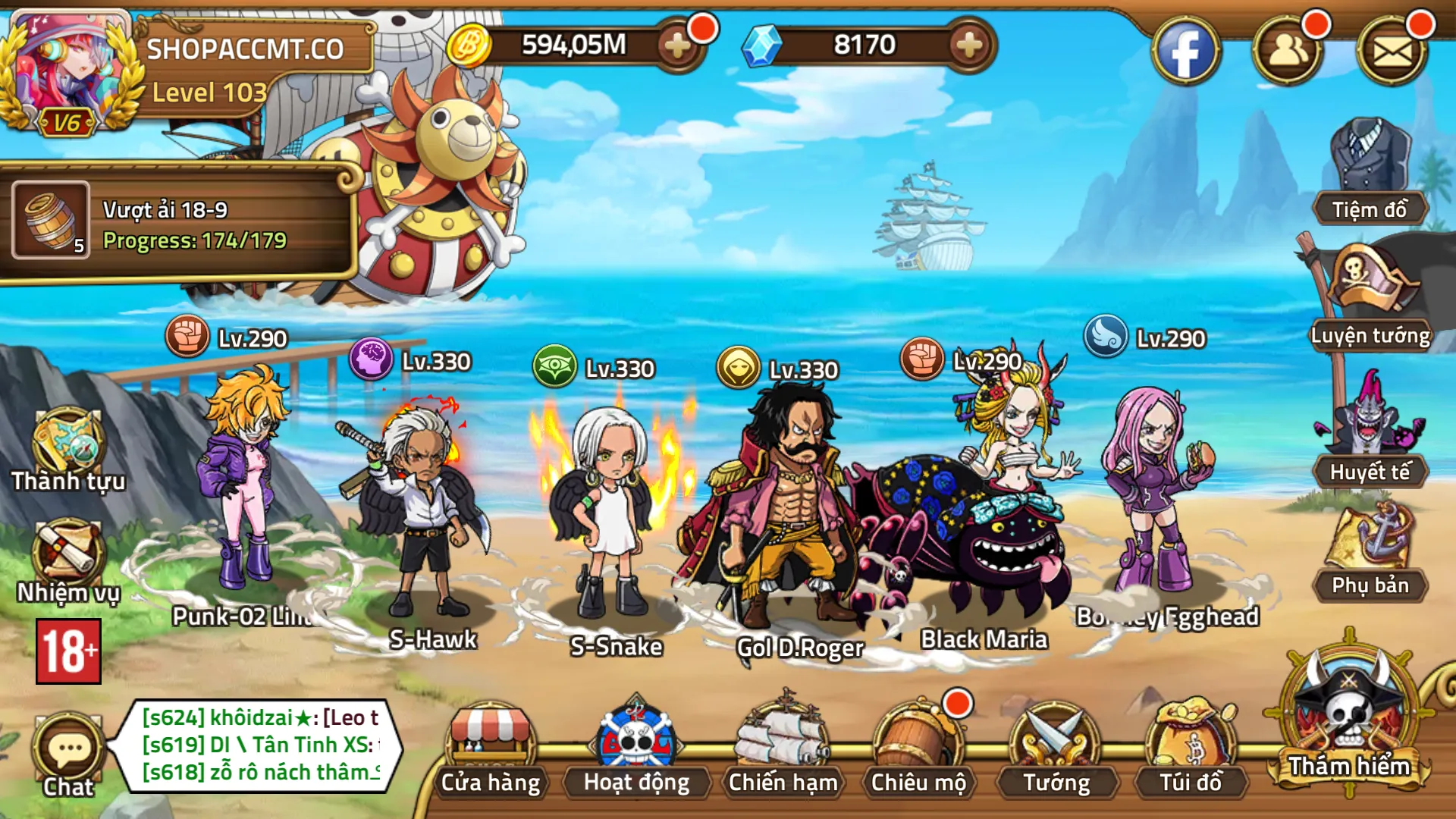This screenshot has height=819, width=1456.
Task: Open the Huyết tế menu
Action: [x=1370, y=432]
